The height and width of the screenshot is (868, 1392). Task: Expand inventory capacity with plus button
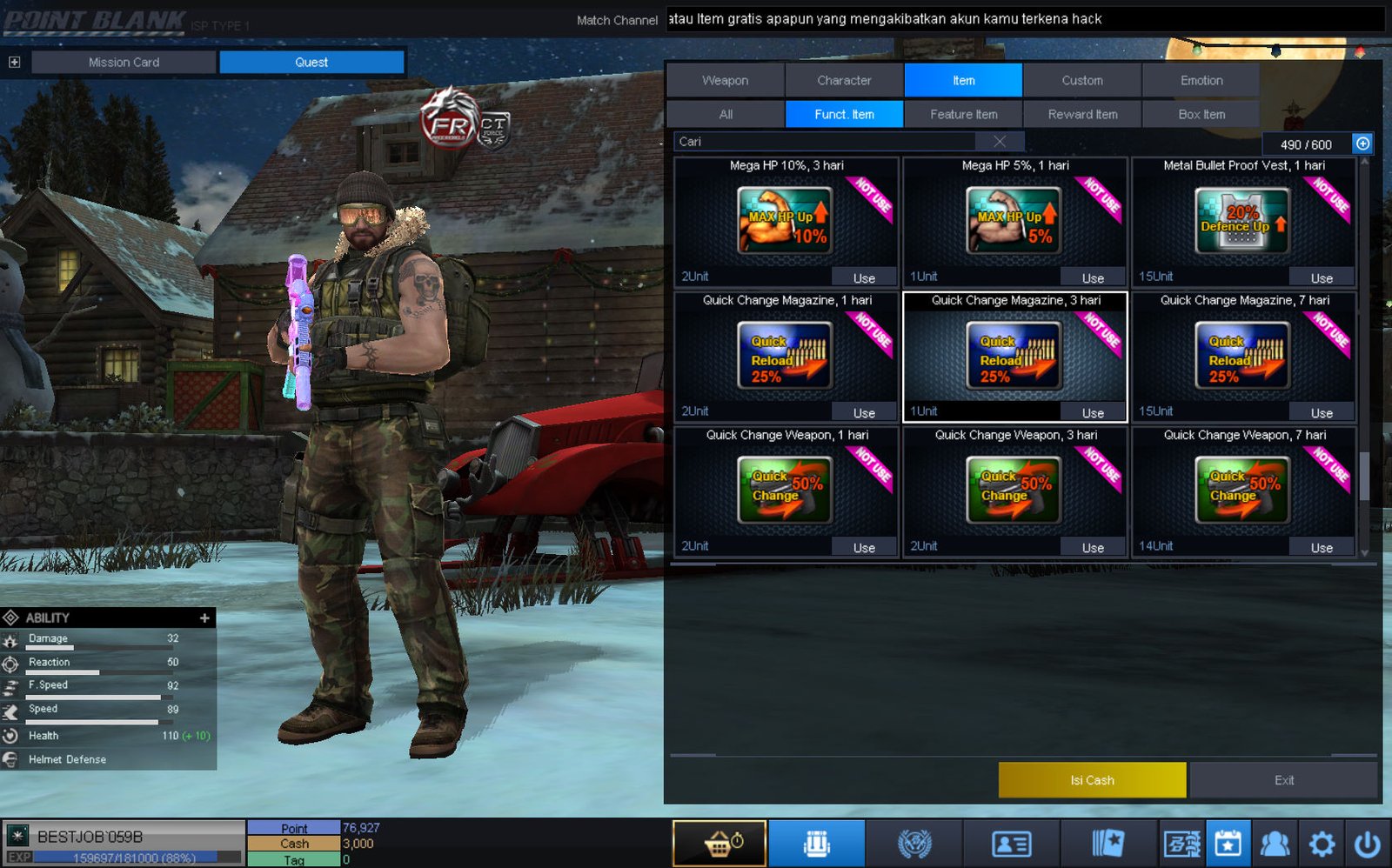coord(1362,144)
